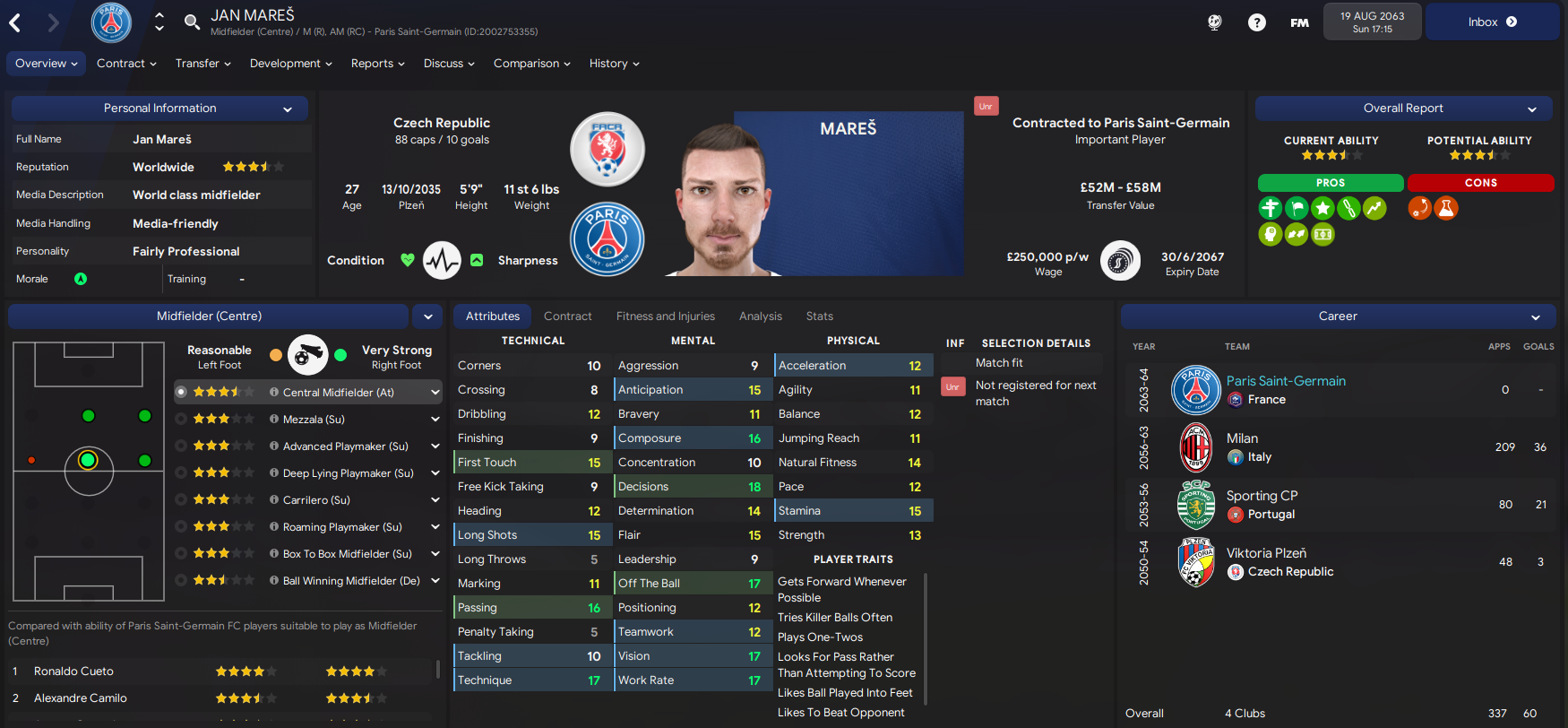The width and height of the screenshot is (1568, 728).
Task: Open the Development menu
Action: click(290, 63)
